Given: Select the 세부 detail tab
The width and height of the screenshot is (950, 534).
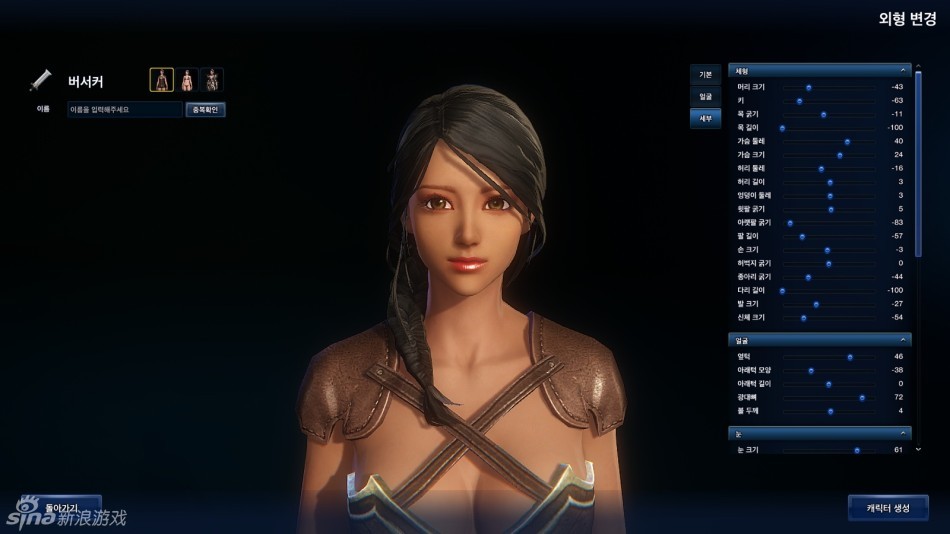Looking at the screenshot, I should point(705,118).
